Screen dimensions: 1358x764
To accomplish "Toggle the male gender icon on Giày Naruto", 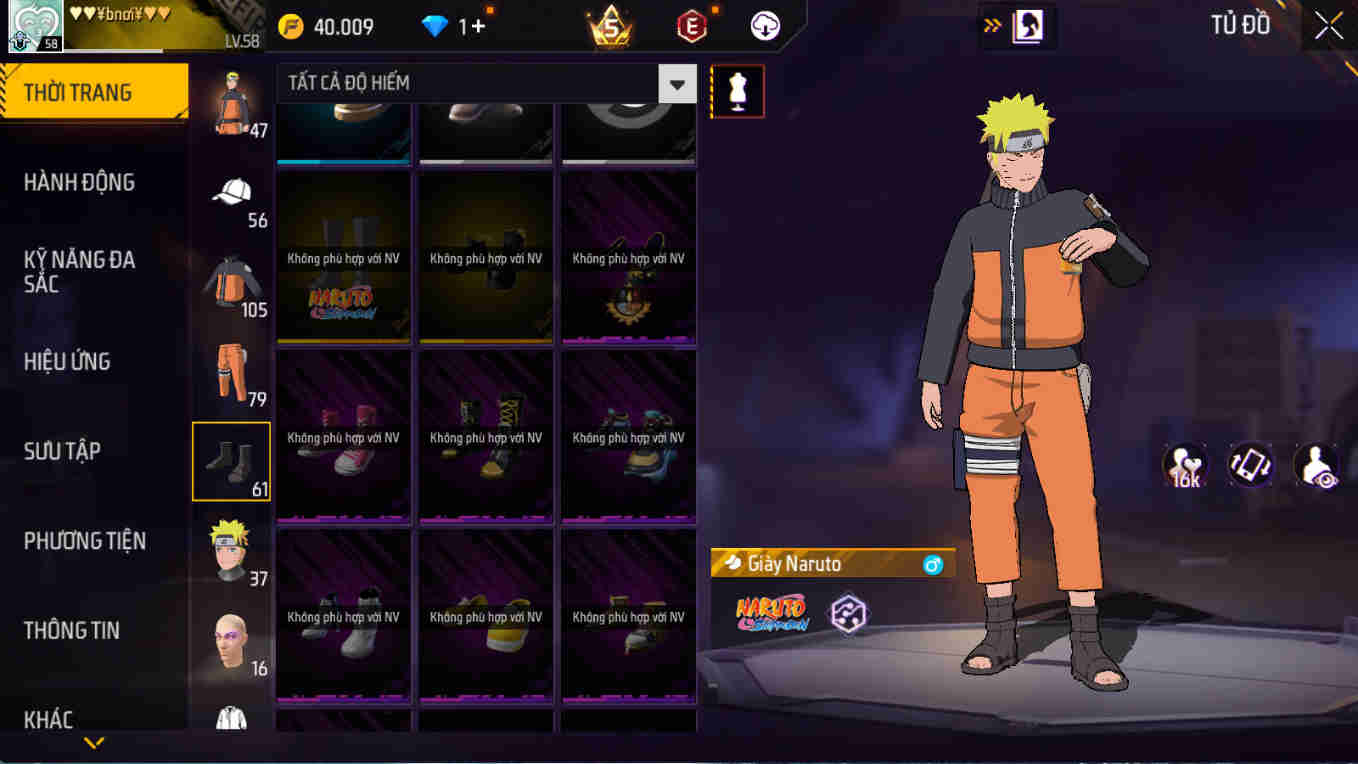I will (x=934, y=563).
